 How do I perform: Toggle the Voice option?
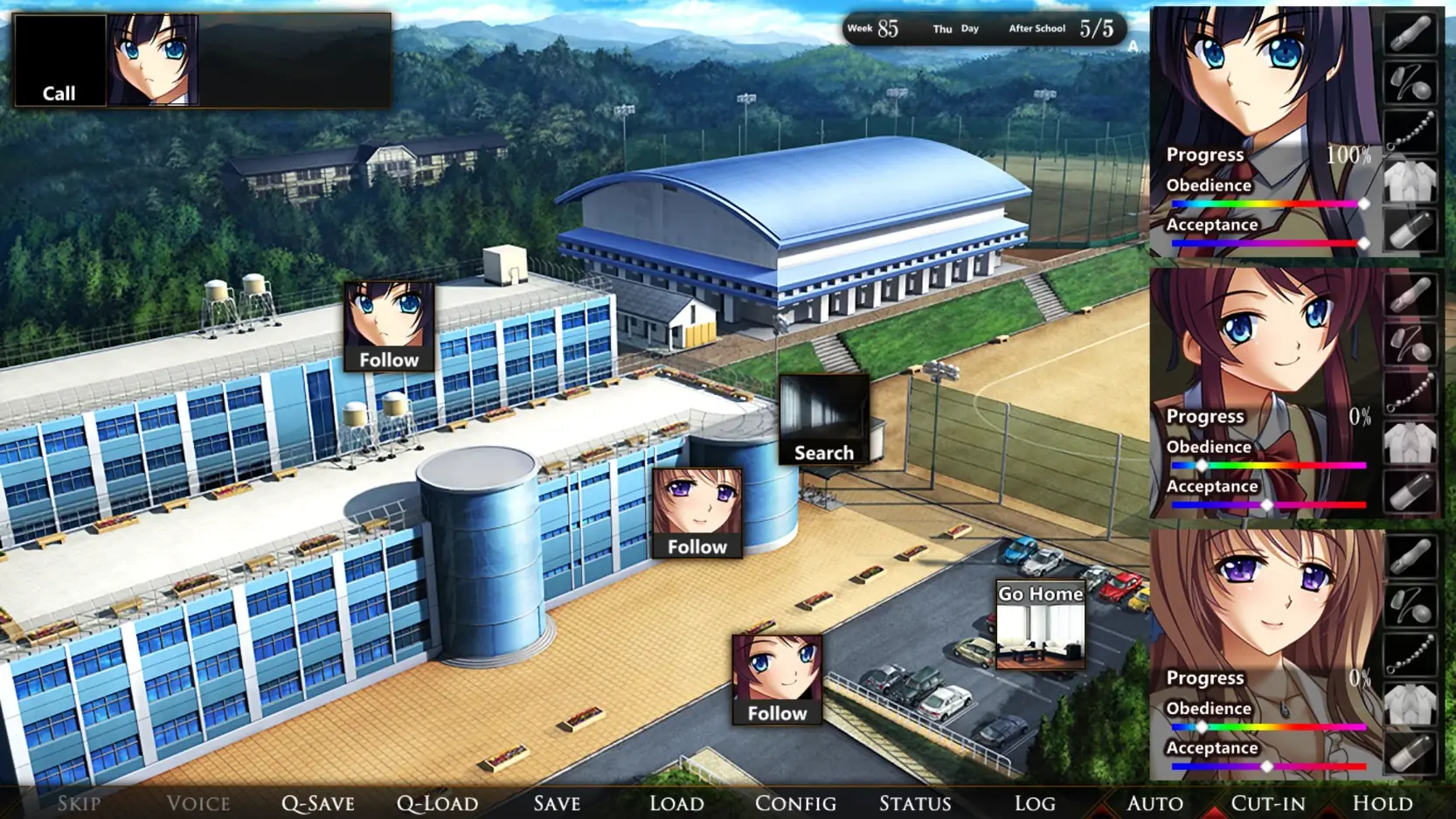(198, 803)
